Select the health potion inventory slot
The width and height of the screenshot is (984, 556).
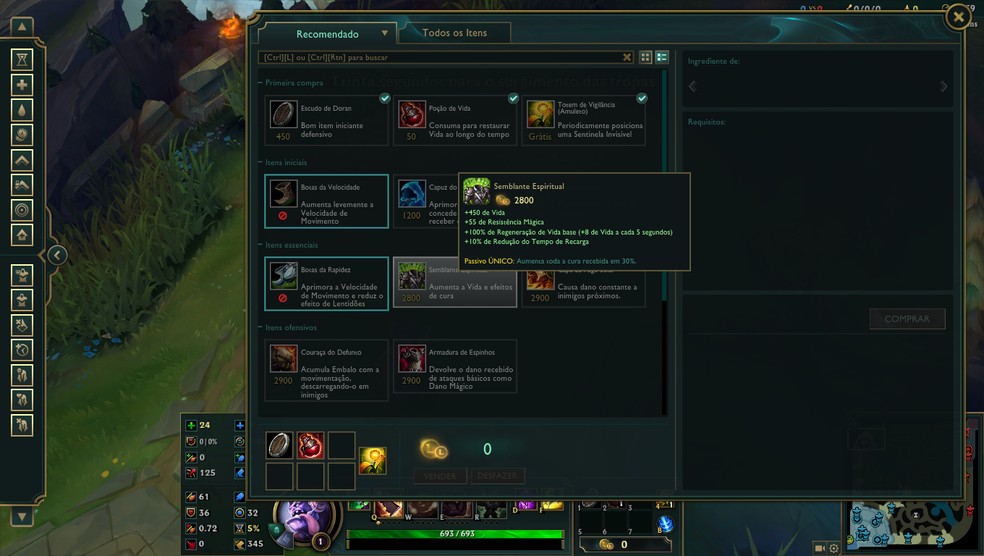point(310,446)
